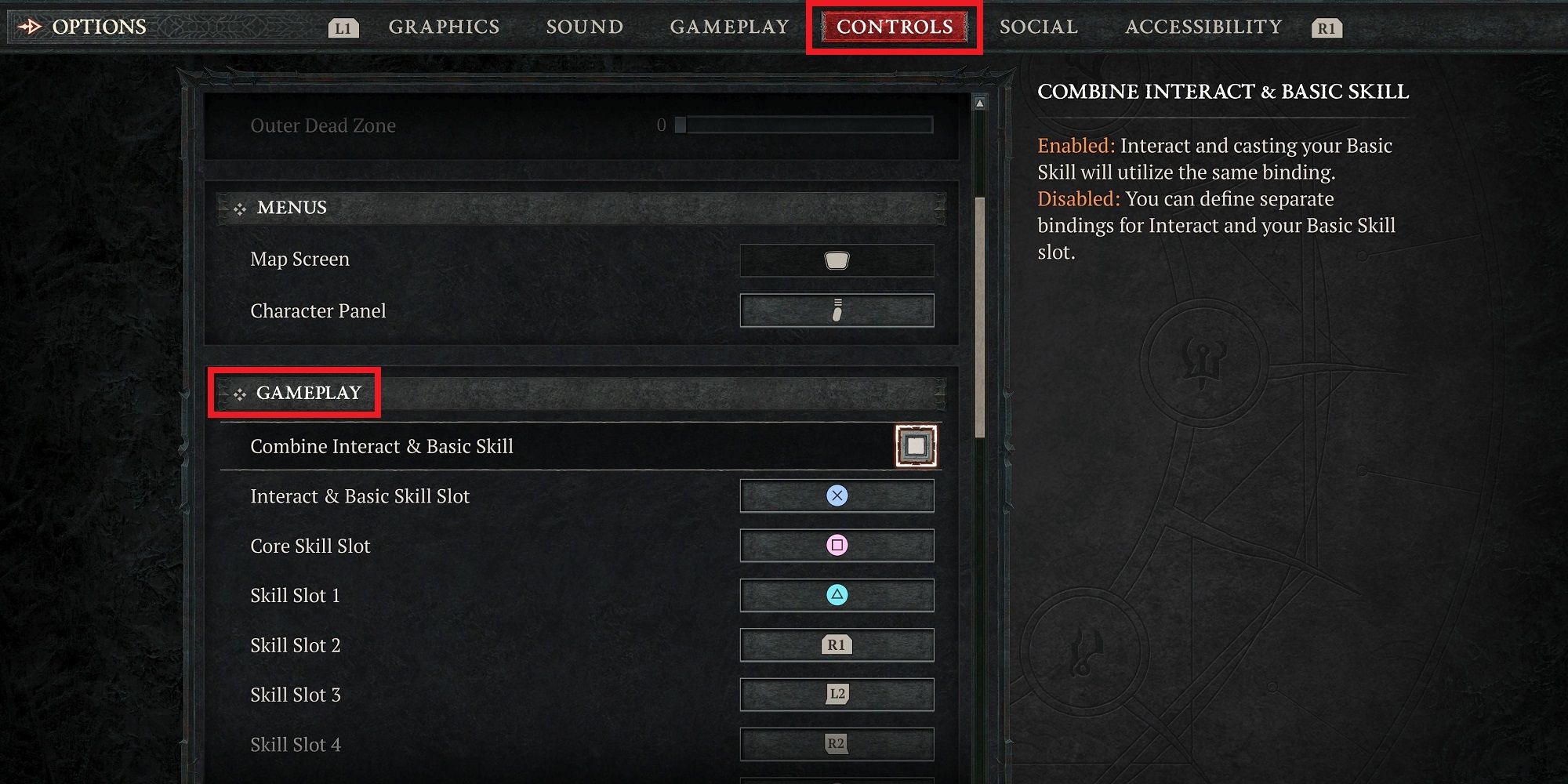Switch to the Controls tab
Image resolution: width=1568 pixels, height=784 pixels.
(x=894, y=27)
